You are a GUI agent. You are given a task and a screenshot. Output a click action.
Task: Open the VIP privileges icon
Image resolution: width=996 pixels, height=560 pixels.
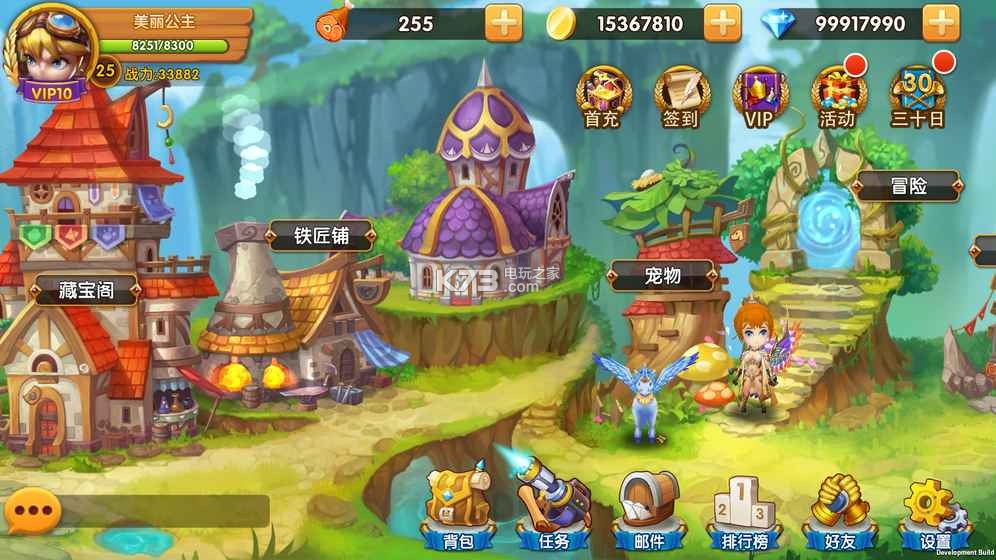[758, 97]
